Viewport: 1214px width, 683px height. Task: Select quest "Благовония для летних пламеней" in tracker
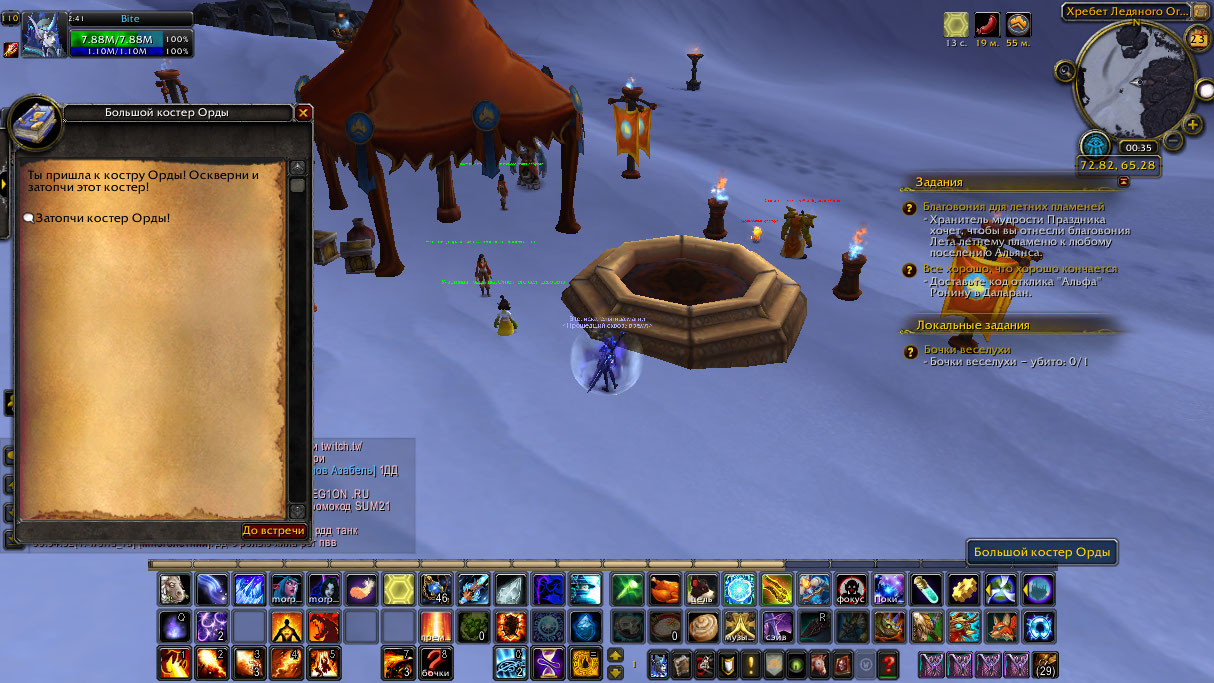point(1013,207)
